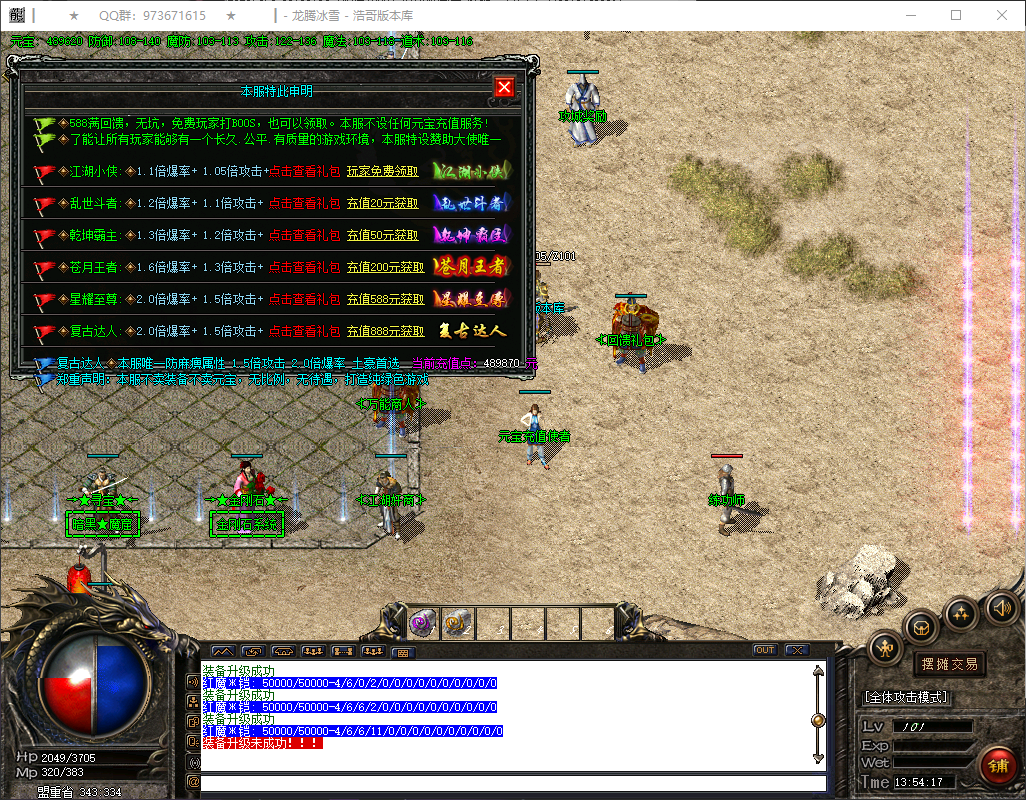Pick the 充值888元获取 recharge link
The height and width of the screenshot is (800, 1026).
pos(385,331)
